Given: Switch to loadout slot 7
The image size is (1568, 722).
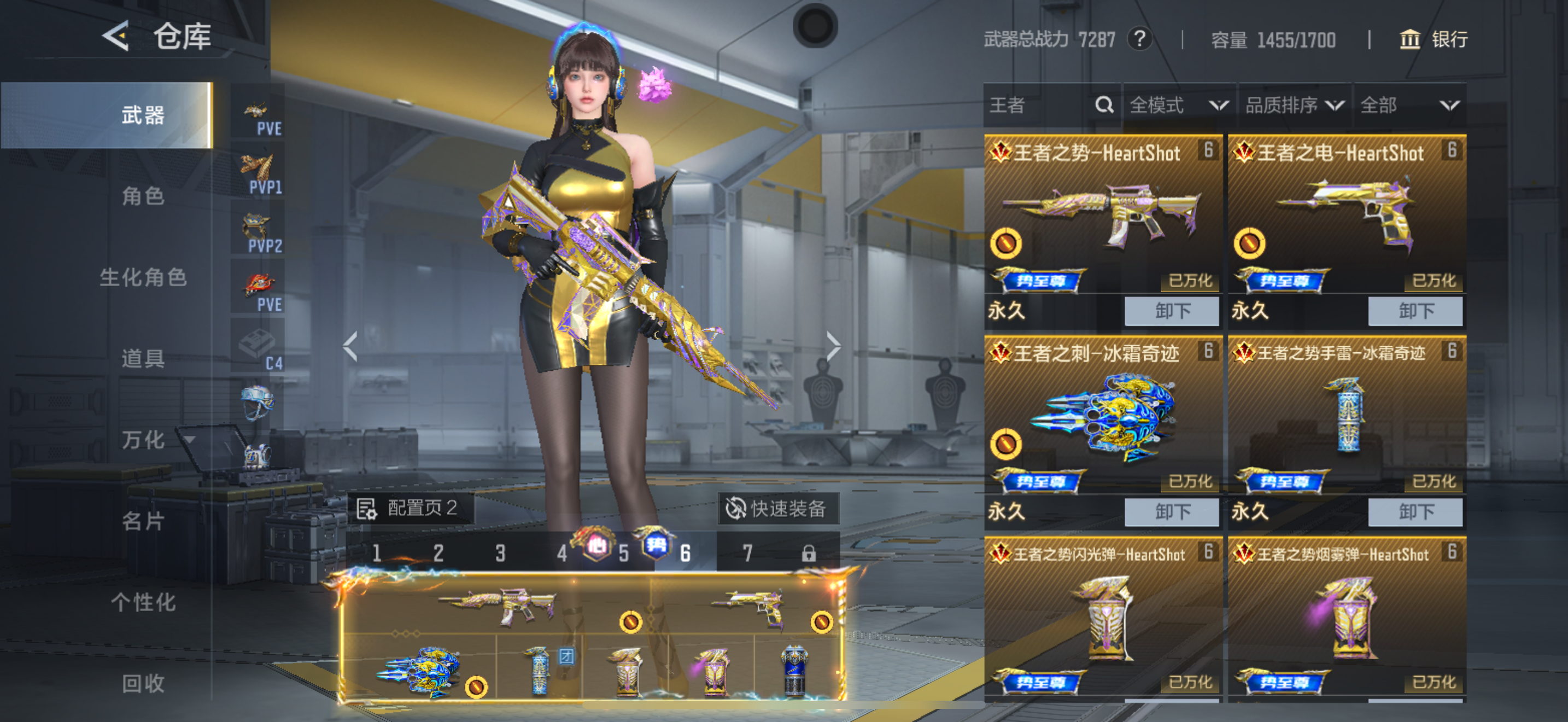Looking at the screenshot, I should click(747, 553).
